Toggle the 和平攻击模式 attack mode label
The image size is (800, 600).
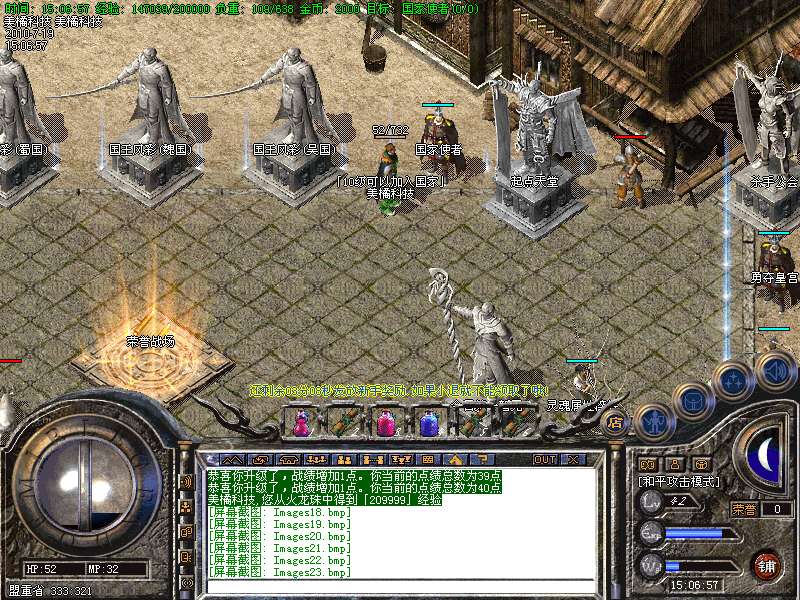coord(679,481)
